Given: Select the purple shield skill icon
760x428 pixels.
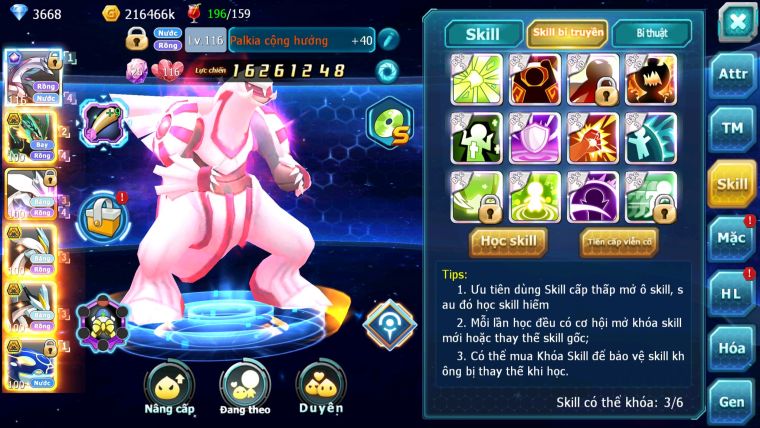Looking at the screenshot, I should pyautogui.click(x=535, y=137).
